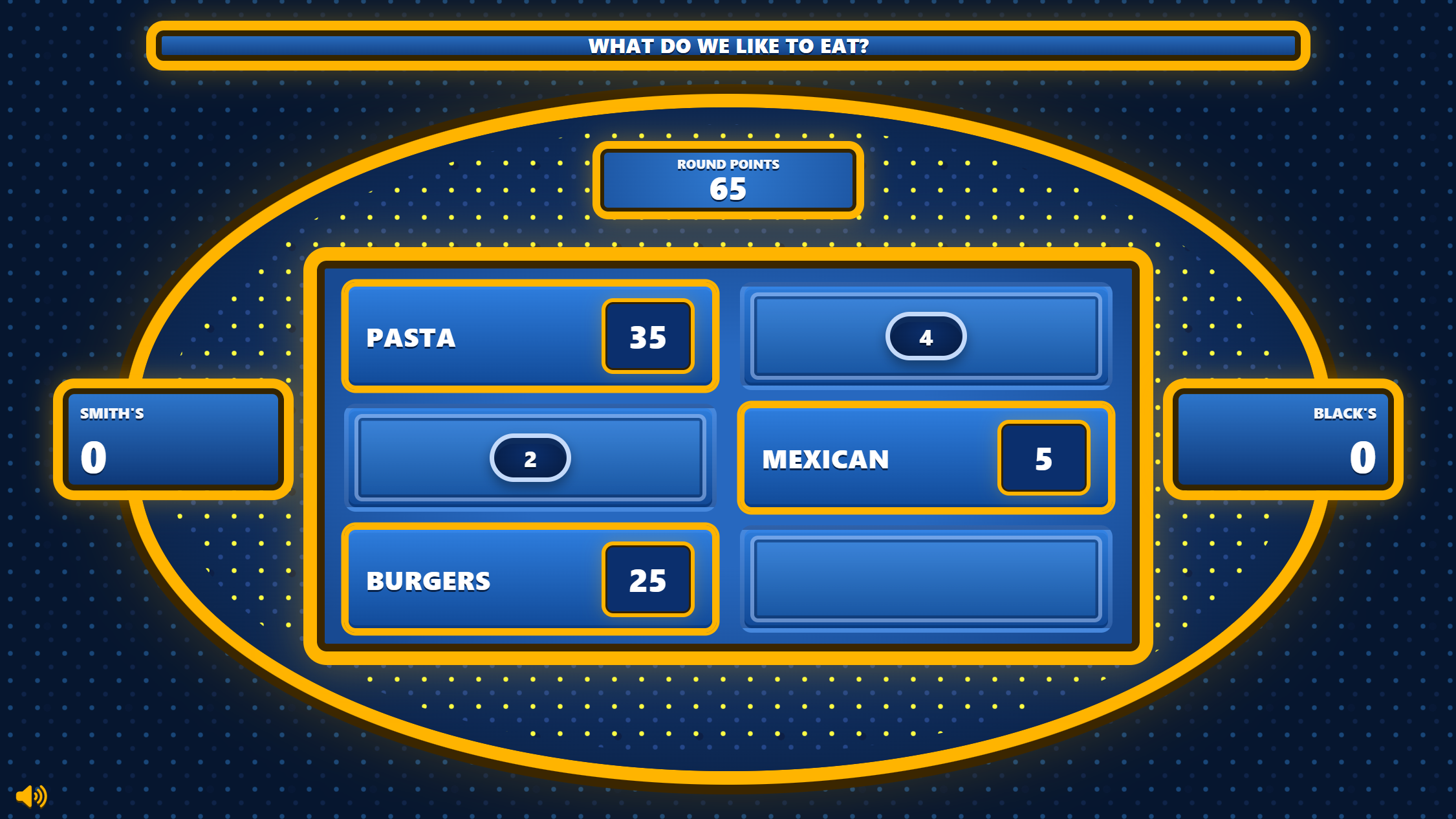Click the BLACK'S score showing 0
1456x819 pixels.
coord(1362,457)
